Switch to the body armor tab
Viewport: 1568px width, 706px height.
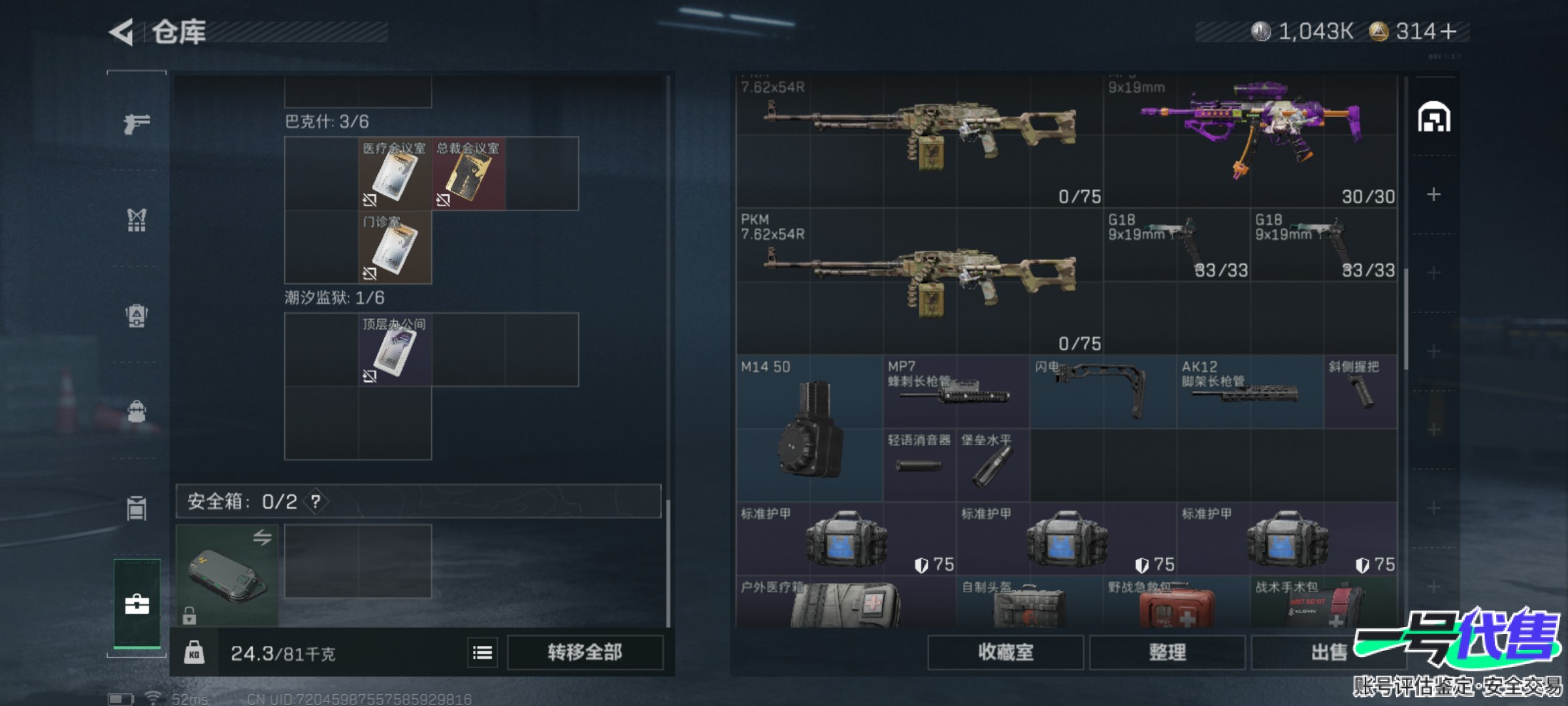pyautogui.click(x=137, y=220)
